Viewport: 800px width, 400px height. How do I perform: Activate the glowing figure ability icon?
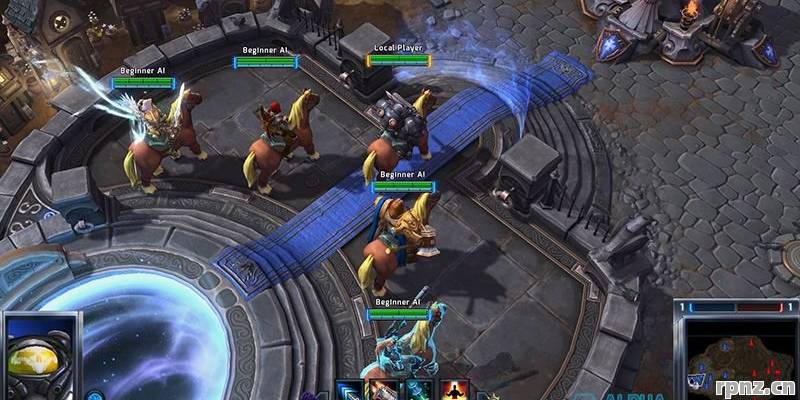click(454, 391)
